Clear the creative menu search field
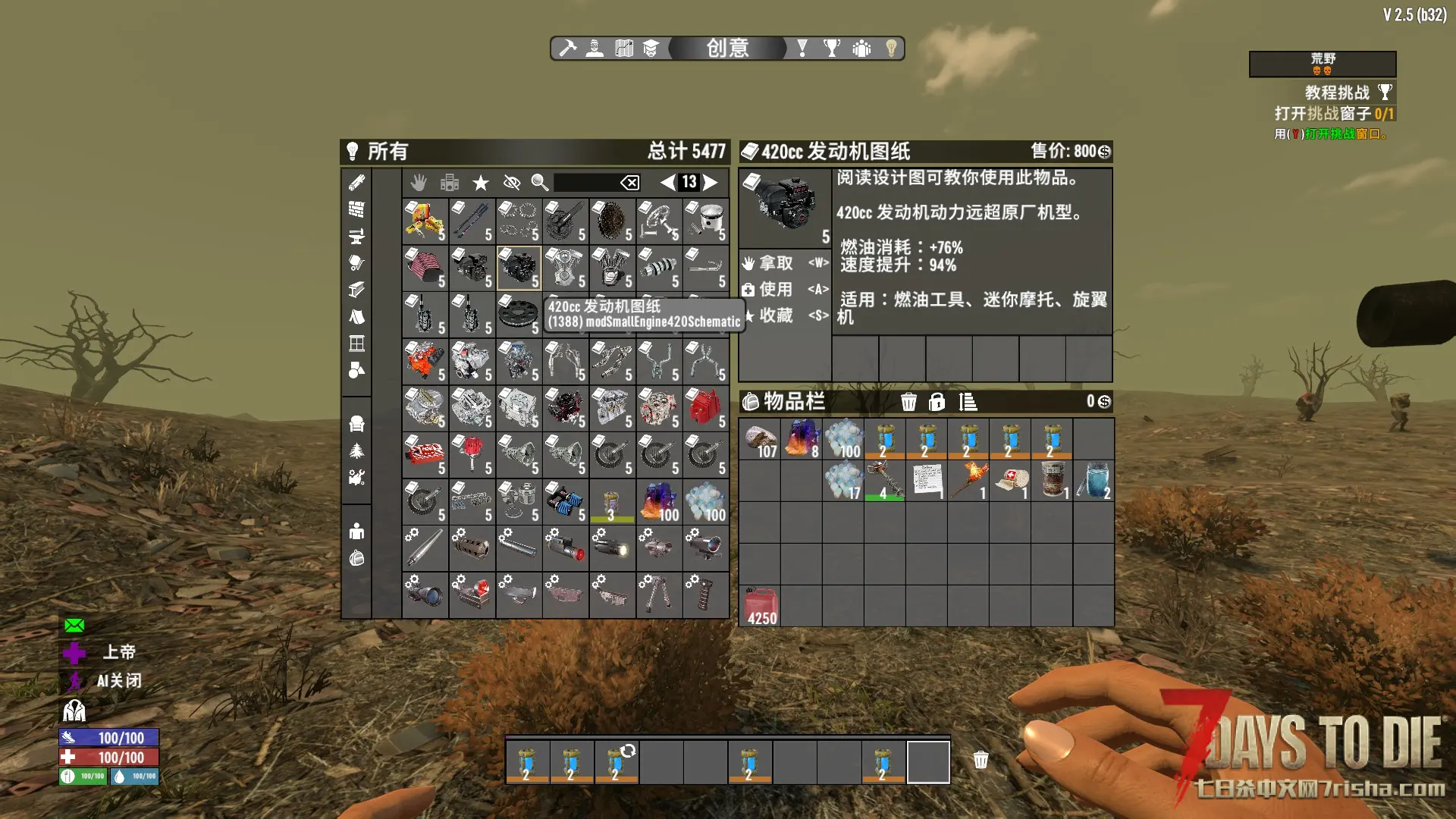The width and height of the screenshot is (1456, 819). pyautogui.click(x=629, y=182)
